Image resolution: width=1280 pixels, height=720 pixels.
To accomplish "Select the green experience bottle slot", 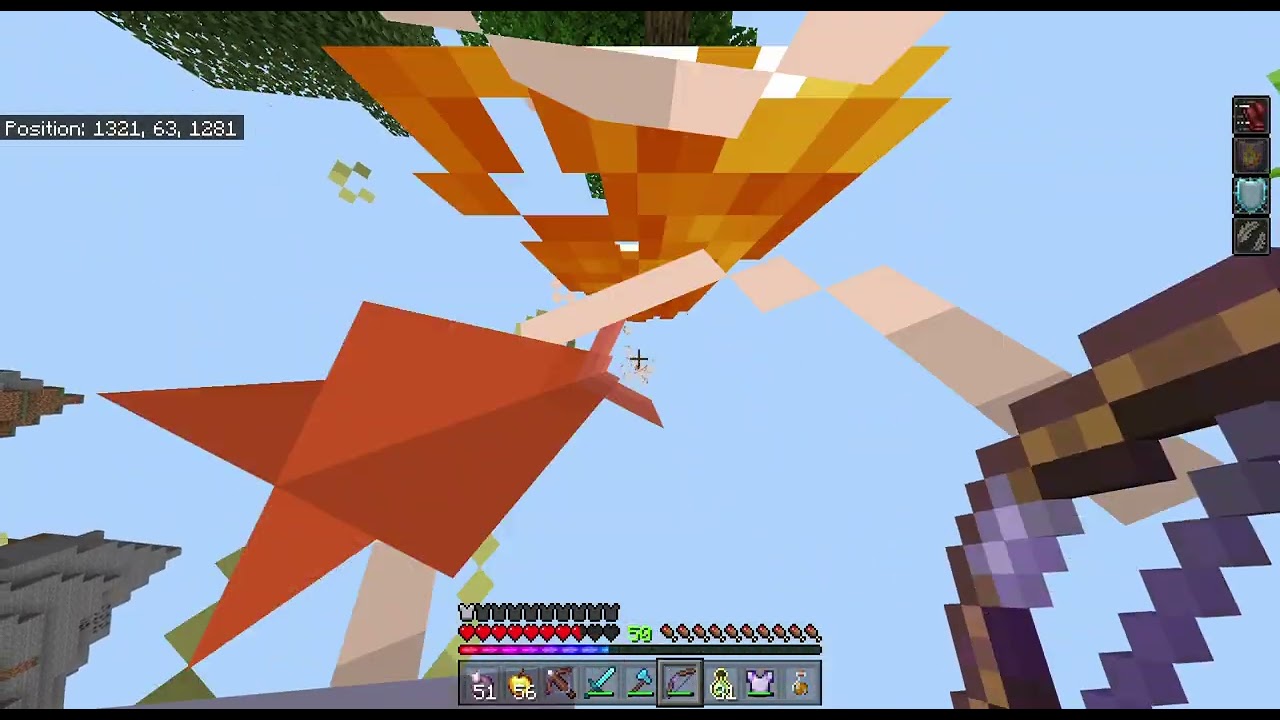I will (720, 684).
